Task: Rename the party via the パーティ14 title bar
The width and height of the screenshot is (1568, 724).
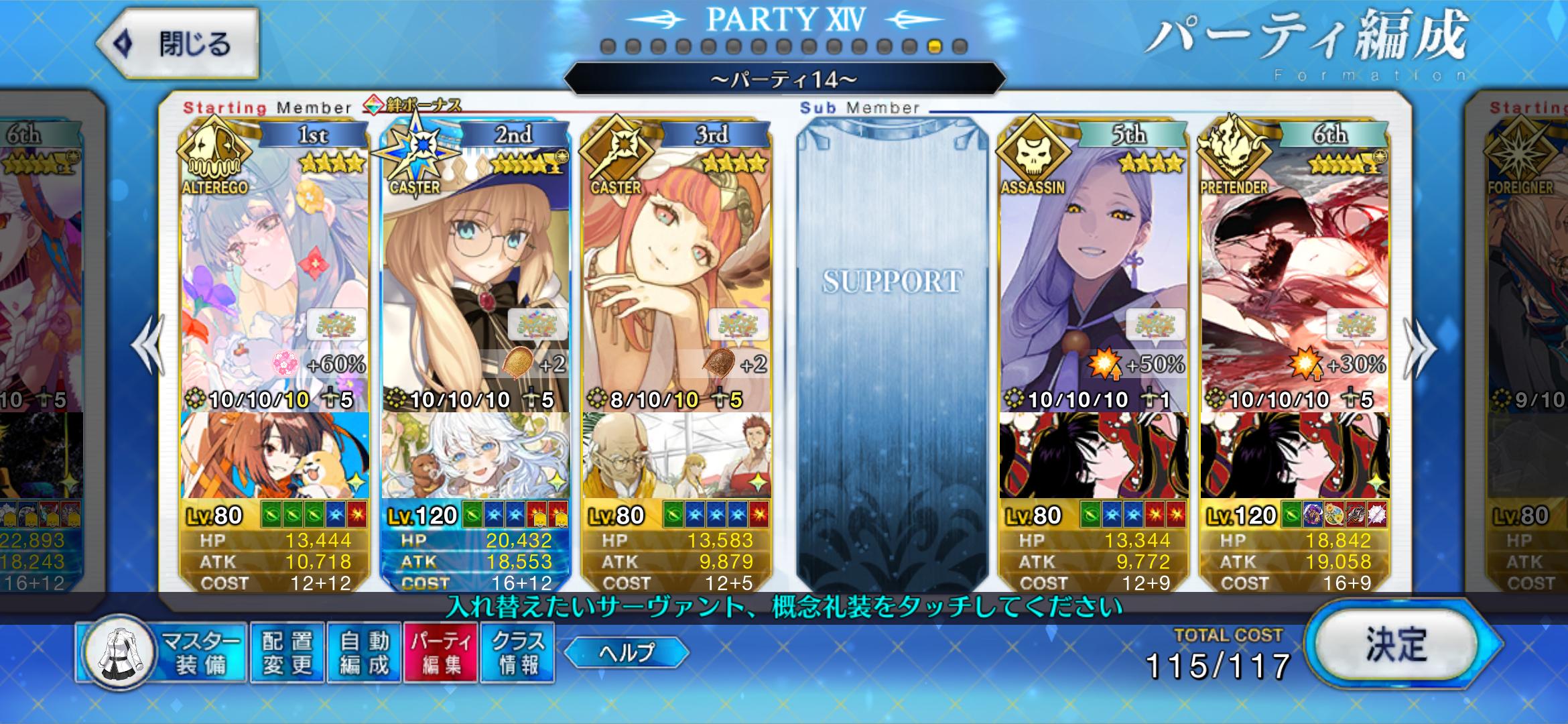Action: (x=784, y=80)
